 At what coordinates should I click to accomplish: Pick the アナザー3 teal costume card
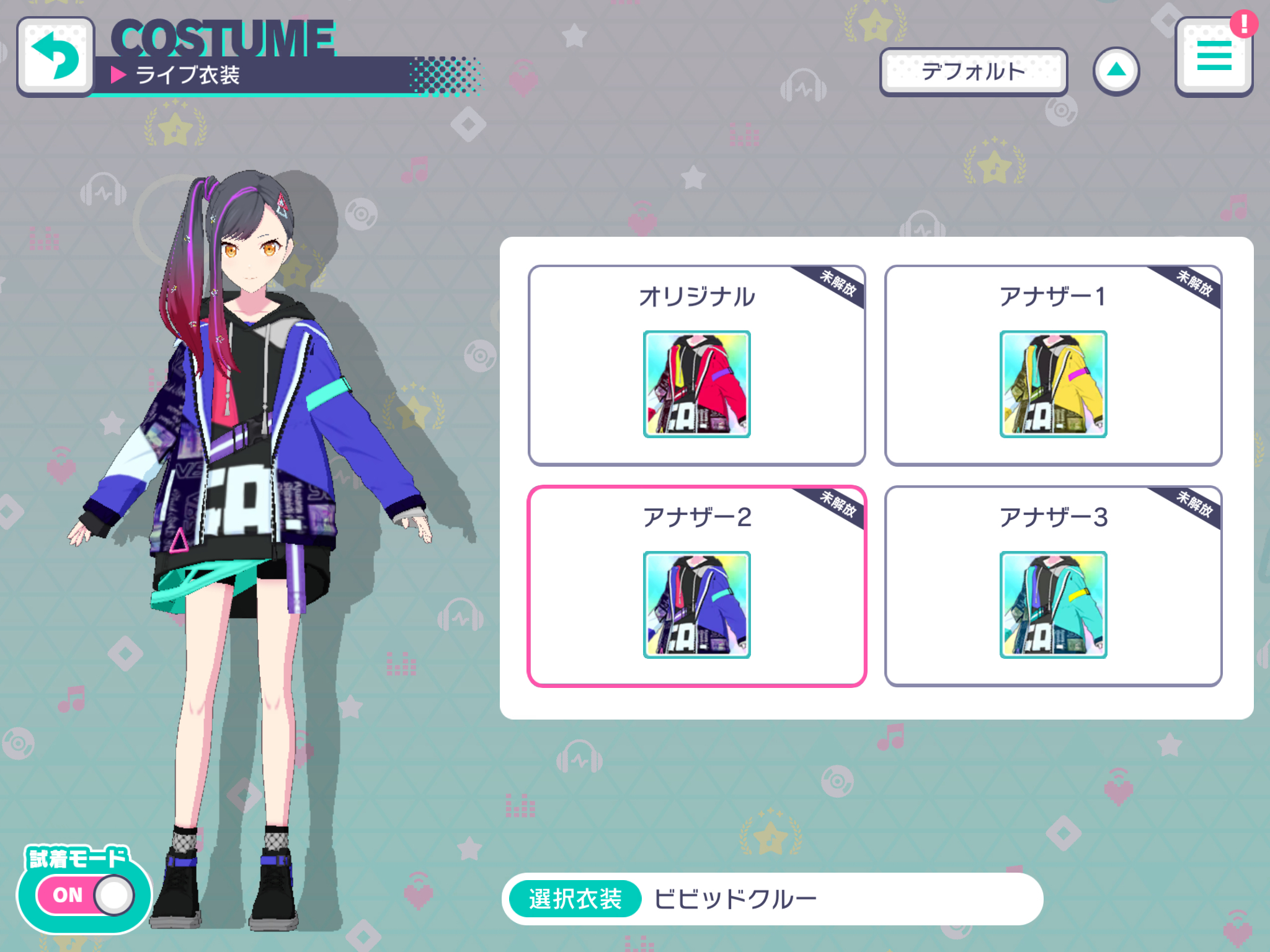(x=1053, y=586)
